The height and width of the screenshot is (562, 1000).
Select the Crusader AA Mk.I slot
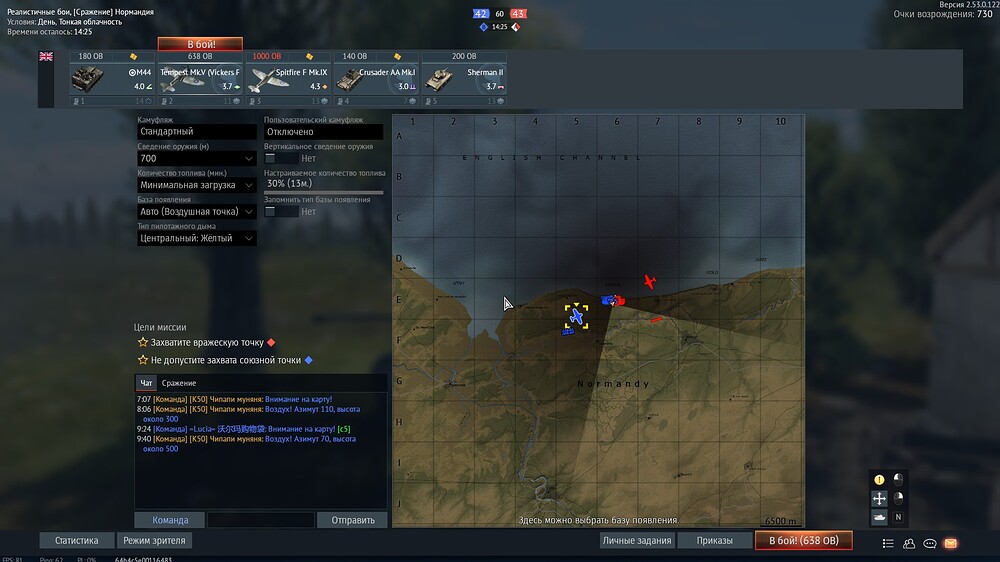[376, 78]
